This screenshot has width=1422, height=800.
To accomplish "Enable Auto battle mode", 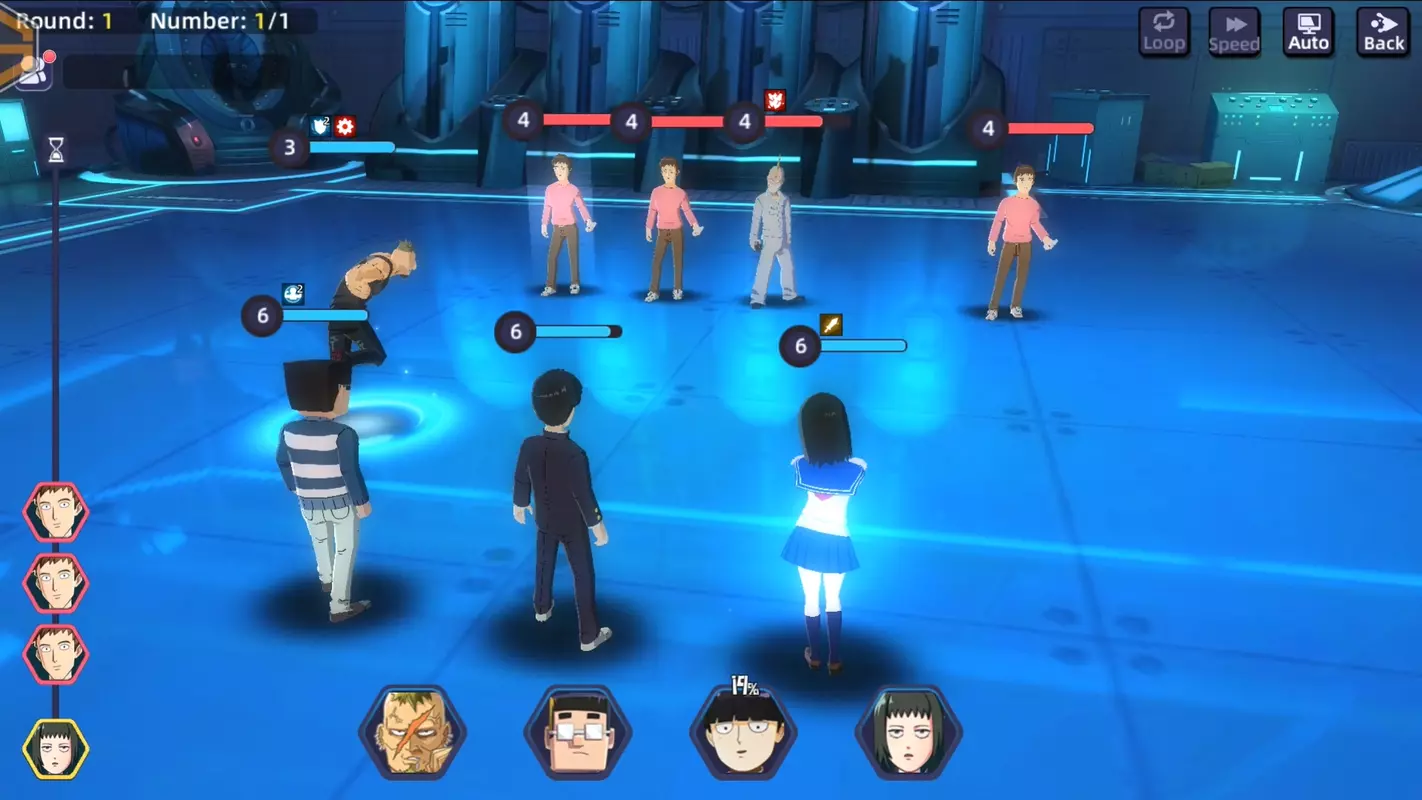I will (x=1308, y=30).
